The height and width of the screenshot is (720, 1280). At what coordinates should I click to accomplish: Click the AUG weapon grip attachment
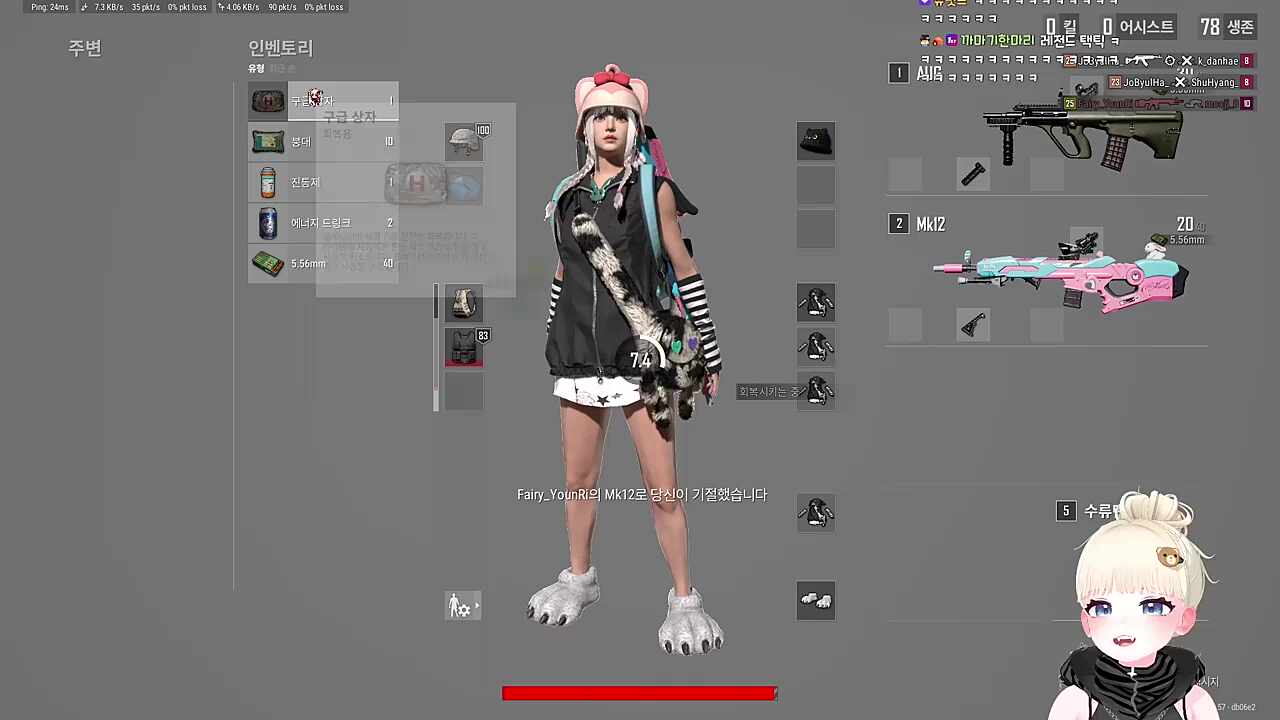(975, 175)
